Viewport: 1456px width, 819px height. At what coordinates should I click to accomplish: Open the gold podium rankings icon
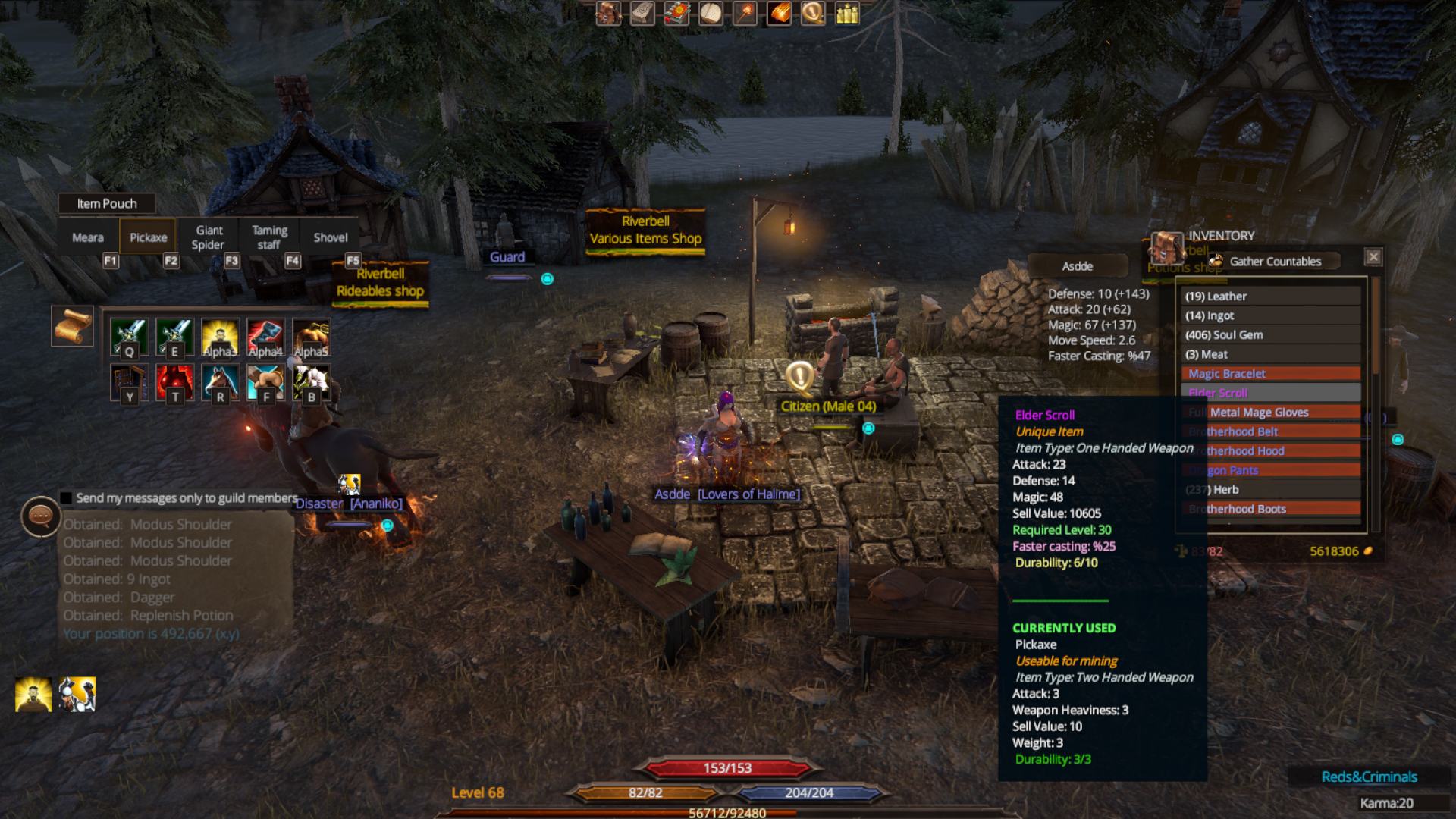847,13
